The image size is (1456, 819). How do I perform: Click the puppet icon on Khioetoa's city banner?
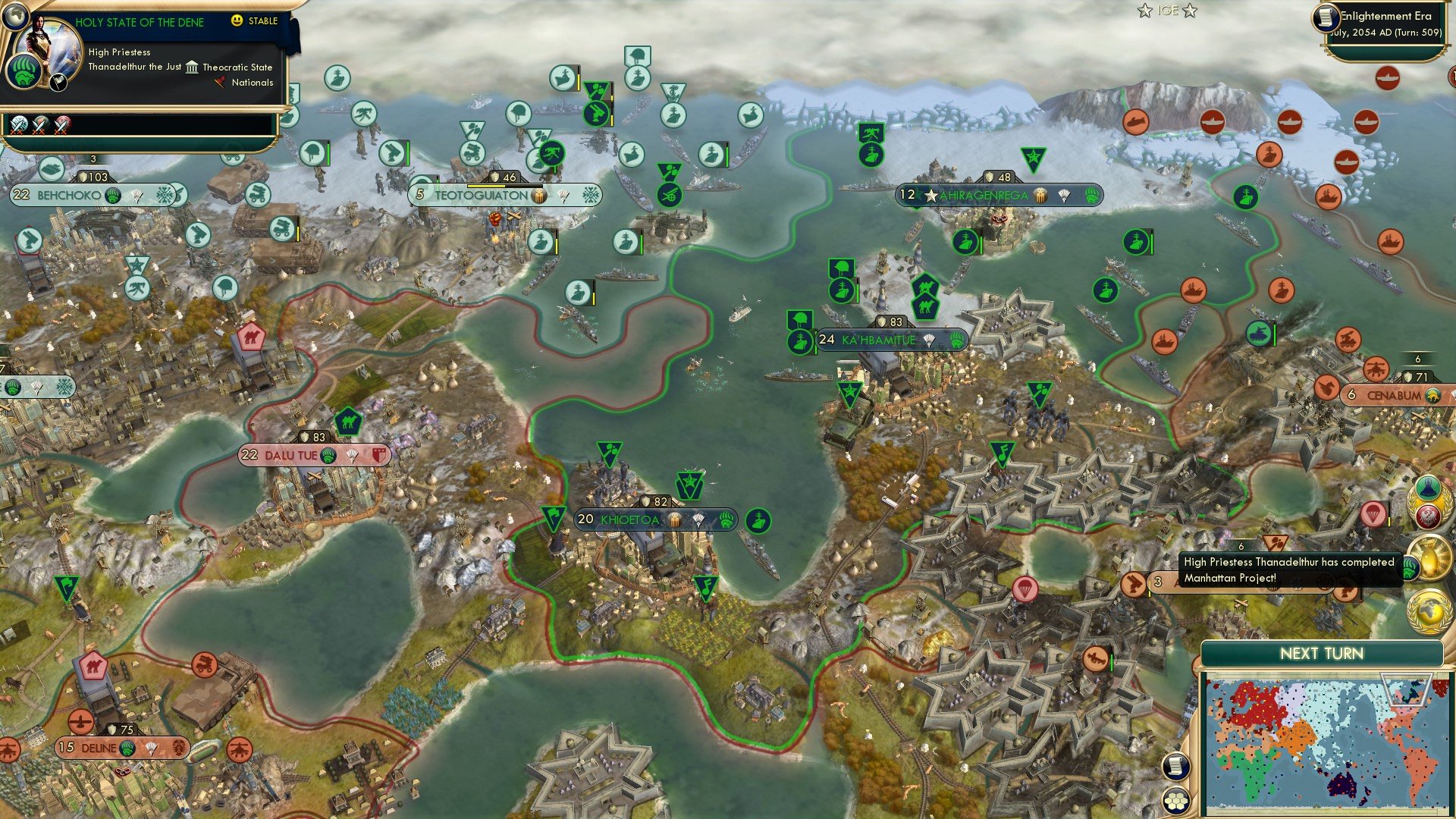[674, 520]
